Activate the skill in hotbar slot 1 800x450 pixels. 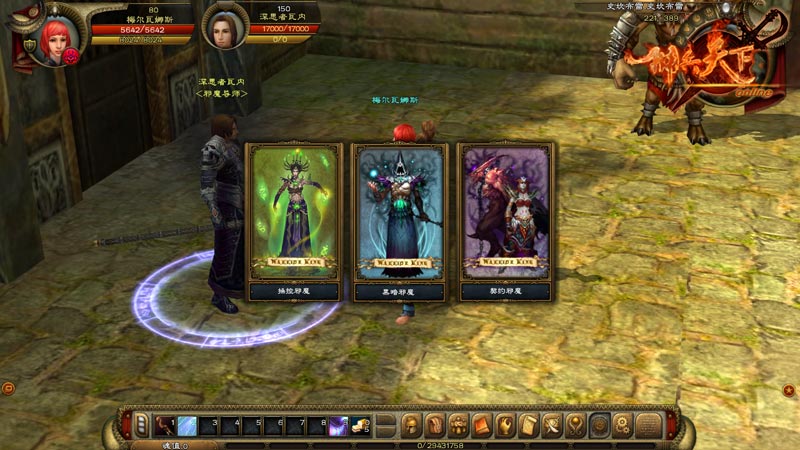(x=163, y=425)
